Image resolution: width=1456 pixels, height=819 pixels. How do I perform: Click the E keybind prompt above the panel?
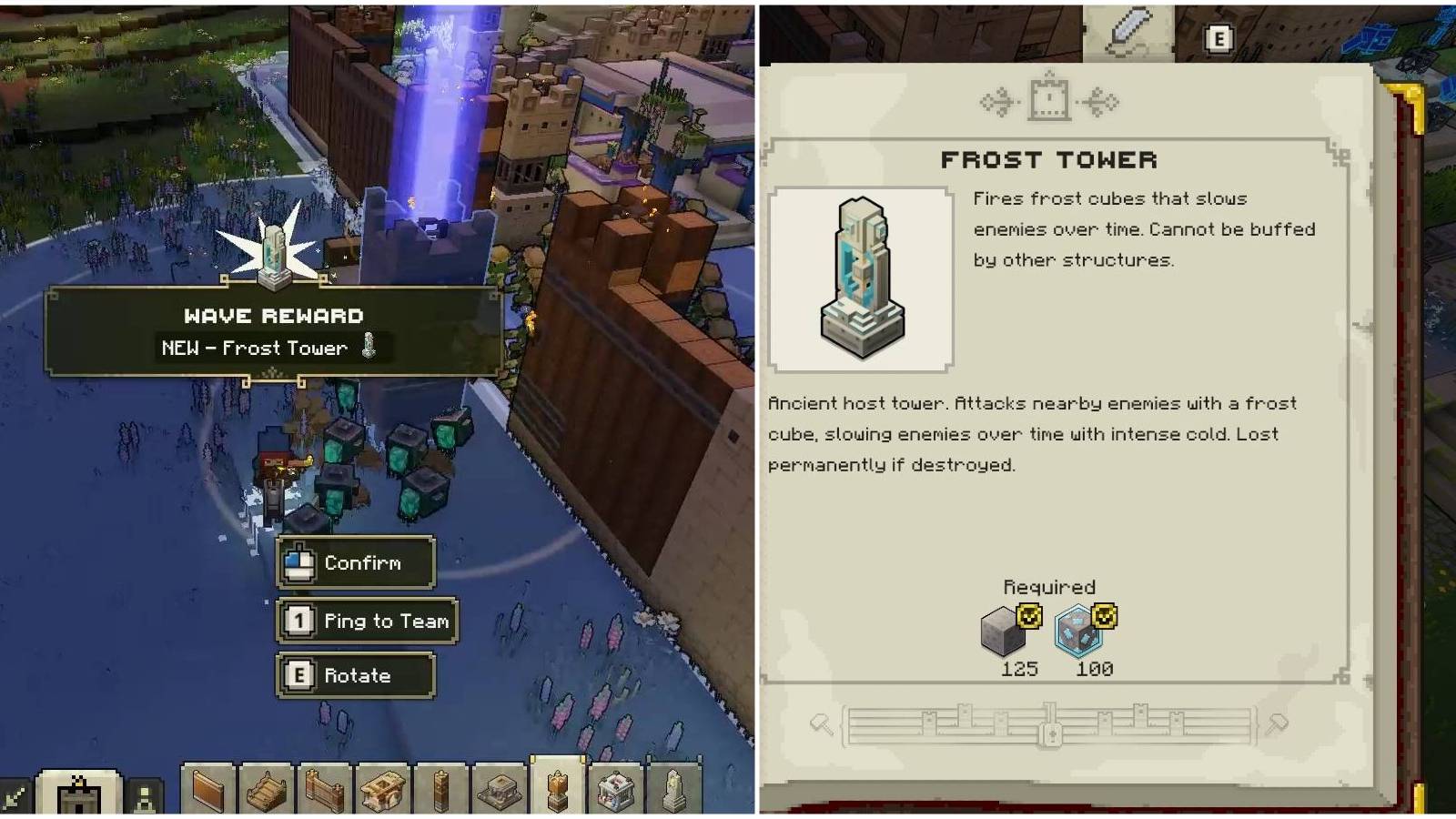click(1218, 38)
